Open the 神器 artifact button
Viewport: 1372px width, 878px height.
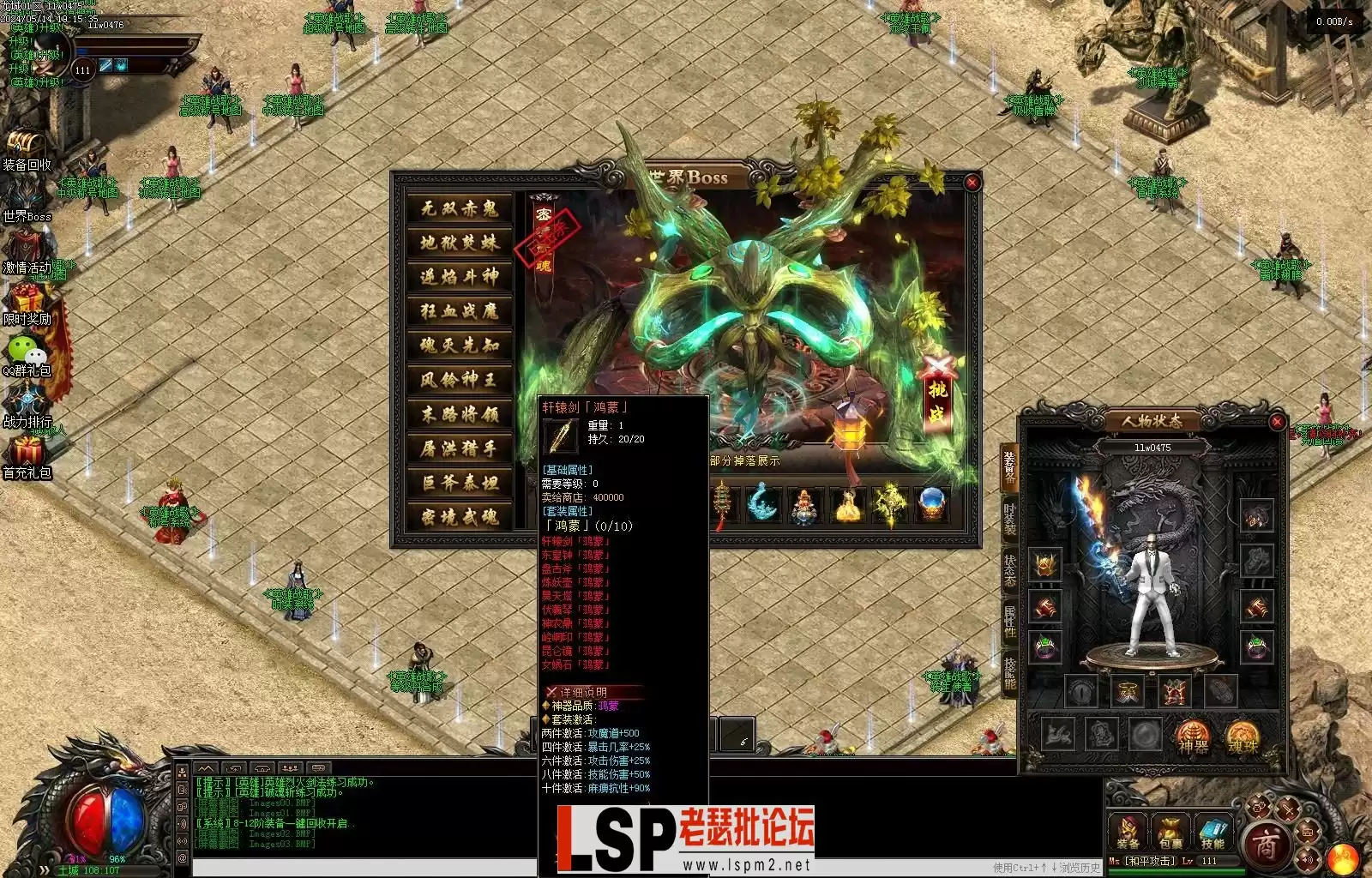click(1192, 736)
